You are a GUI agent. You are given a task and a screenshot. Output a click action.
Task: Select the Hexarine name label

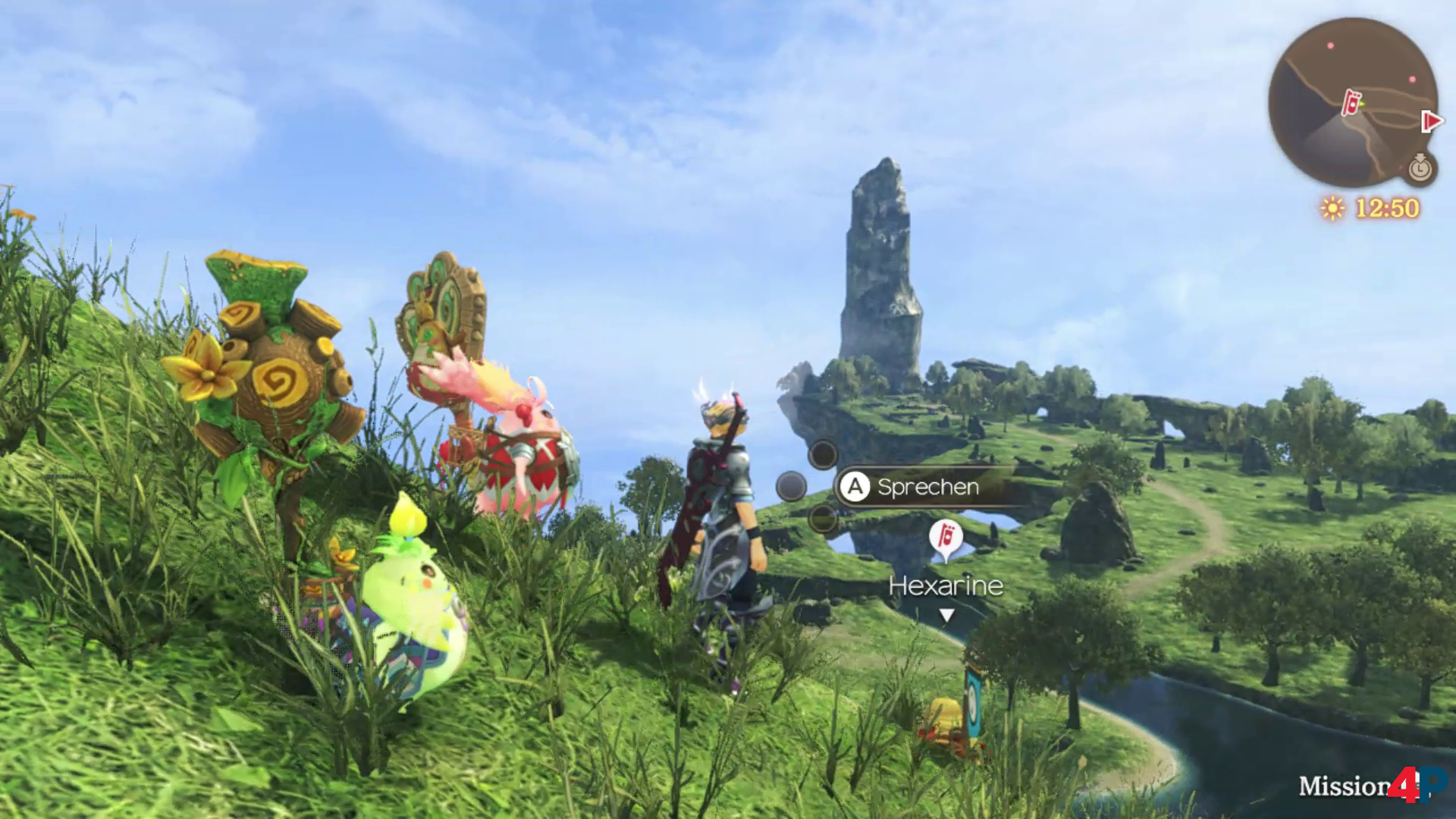pyautogui.click(x=946, y=585)
